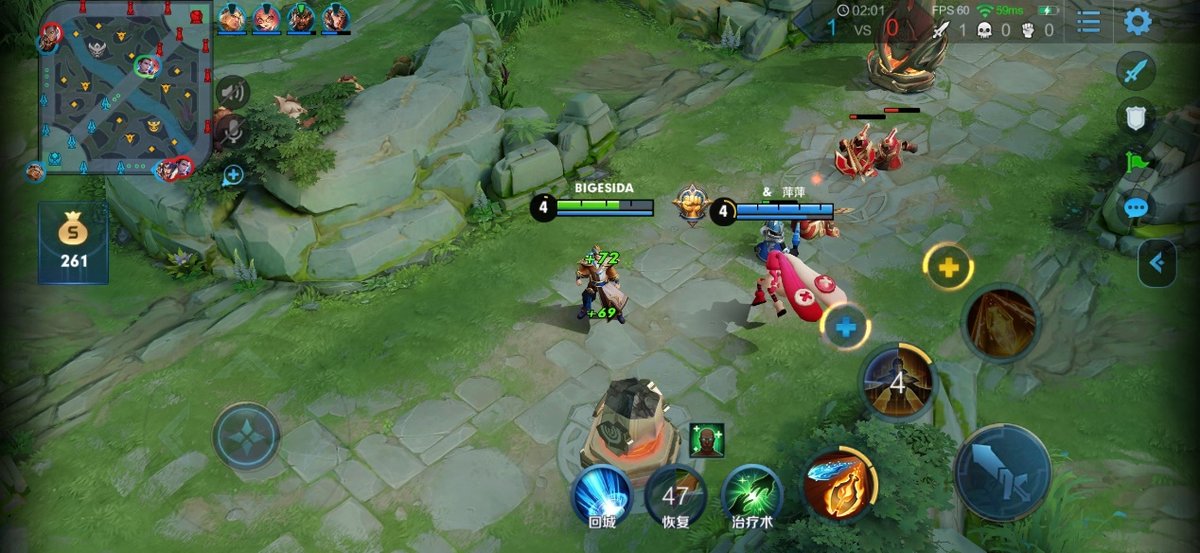Hit the basic attack sword button
1200x553 pixels.
pyautogui.click(x=1002, y=473)
